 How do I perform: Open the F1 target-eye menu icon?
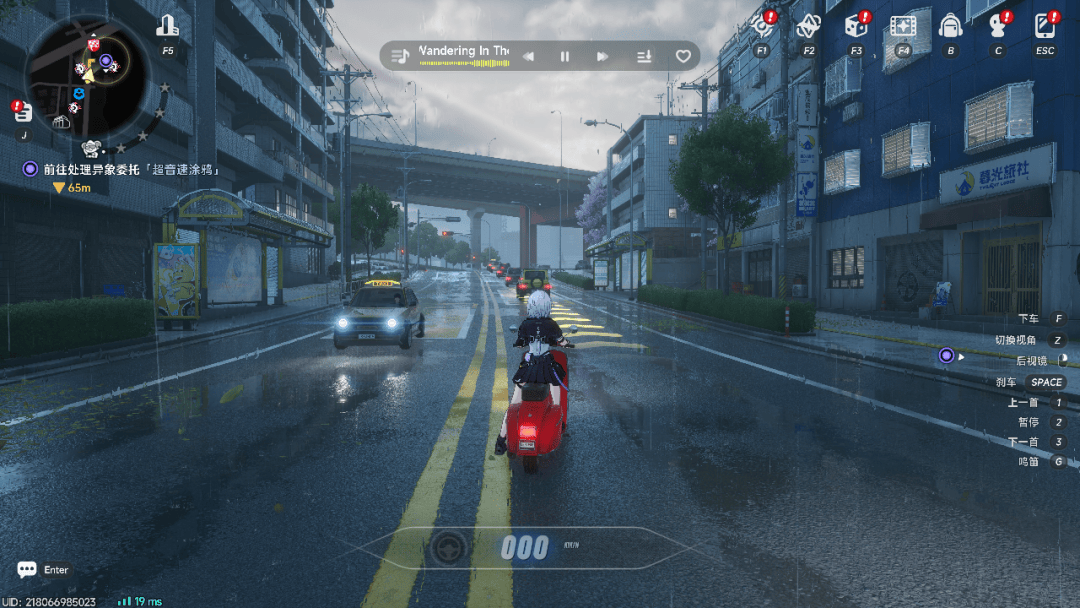tap(762, 27)
